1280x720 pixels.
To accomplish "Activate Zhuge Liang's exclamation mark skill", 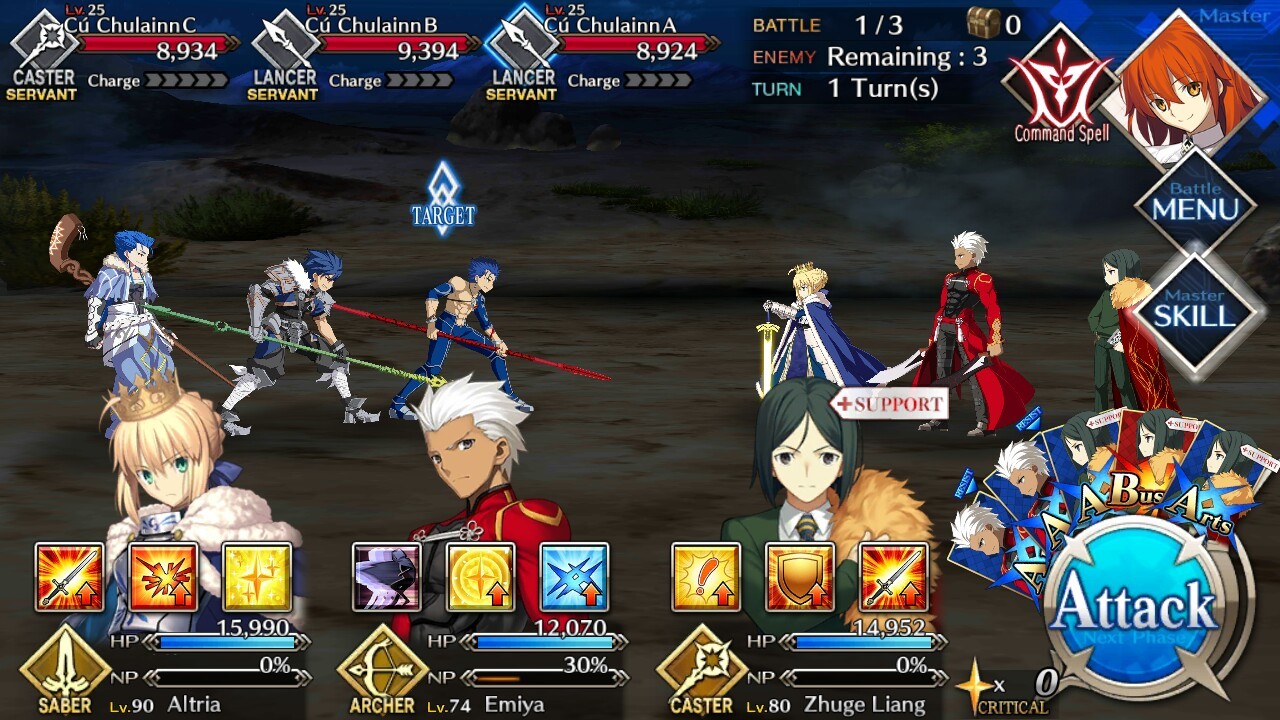I will pos(706,577).
